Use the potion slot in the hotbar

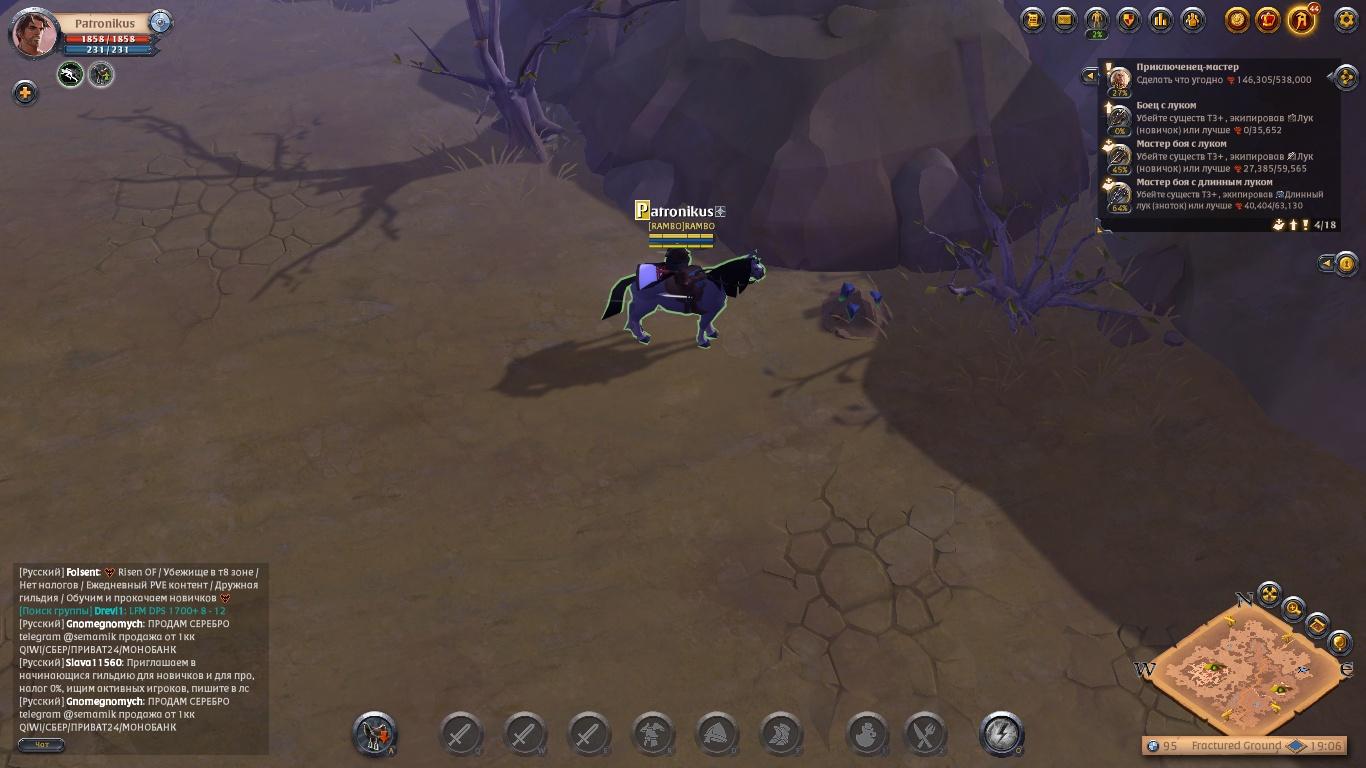click(867, 734)
